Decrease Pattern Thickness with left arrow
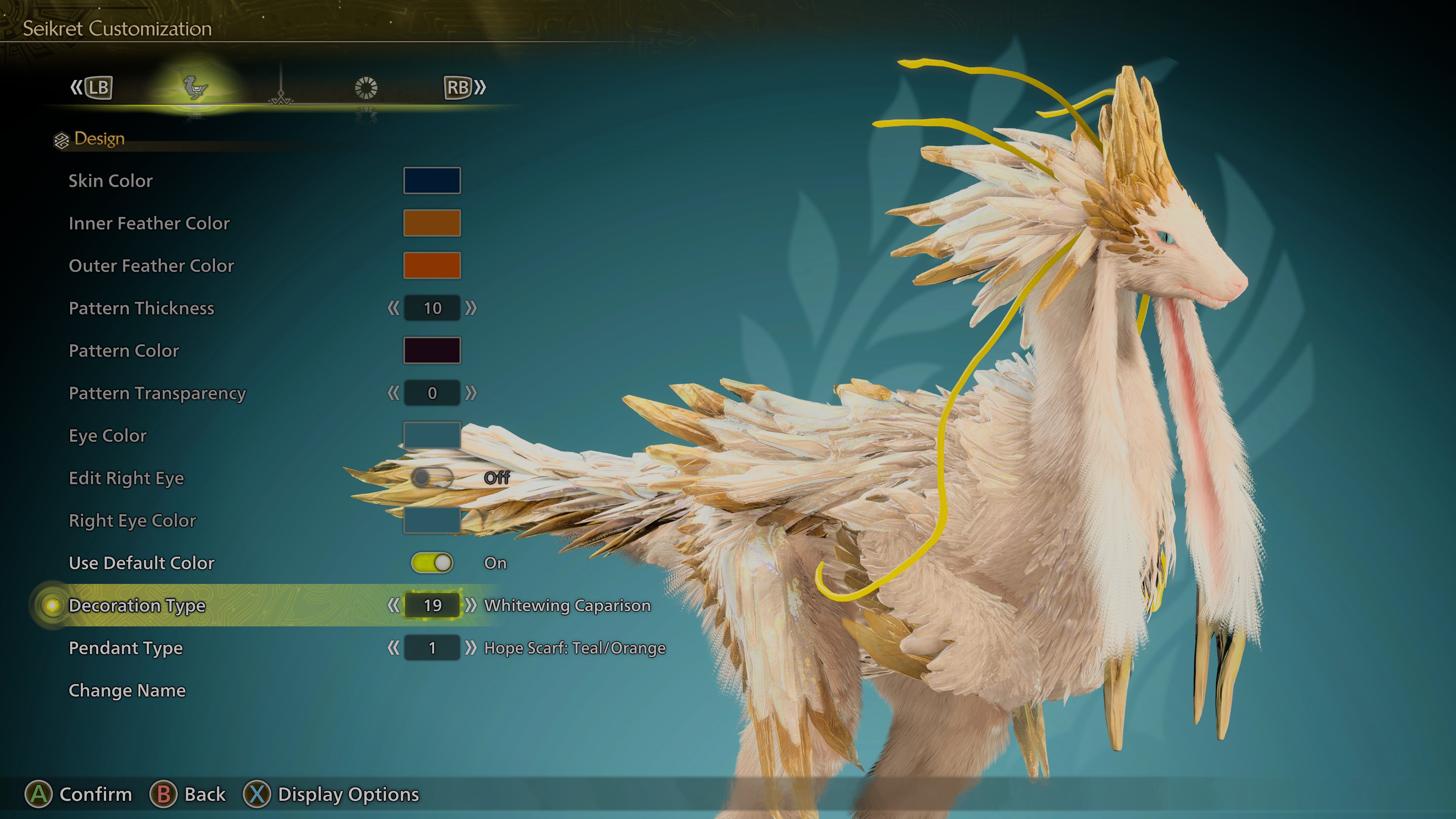 pos(394,308)
